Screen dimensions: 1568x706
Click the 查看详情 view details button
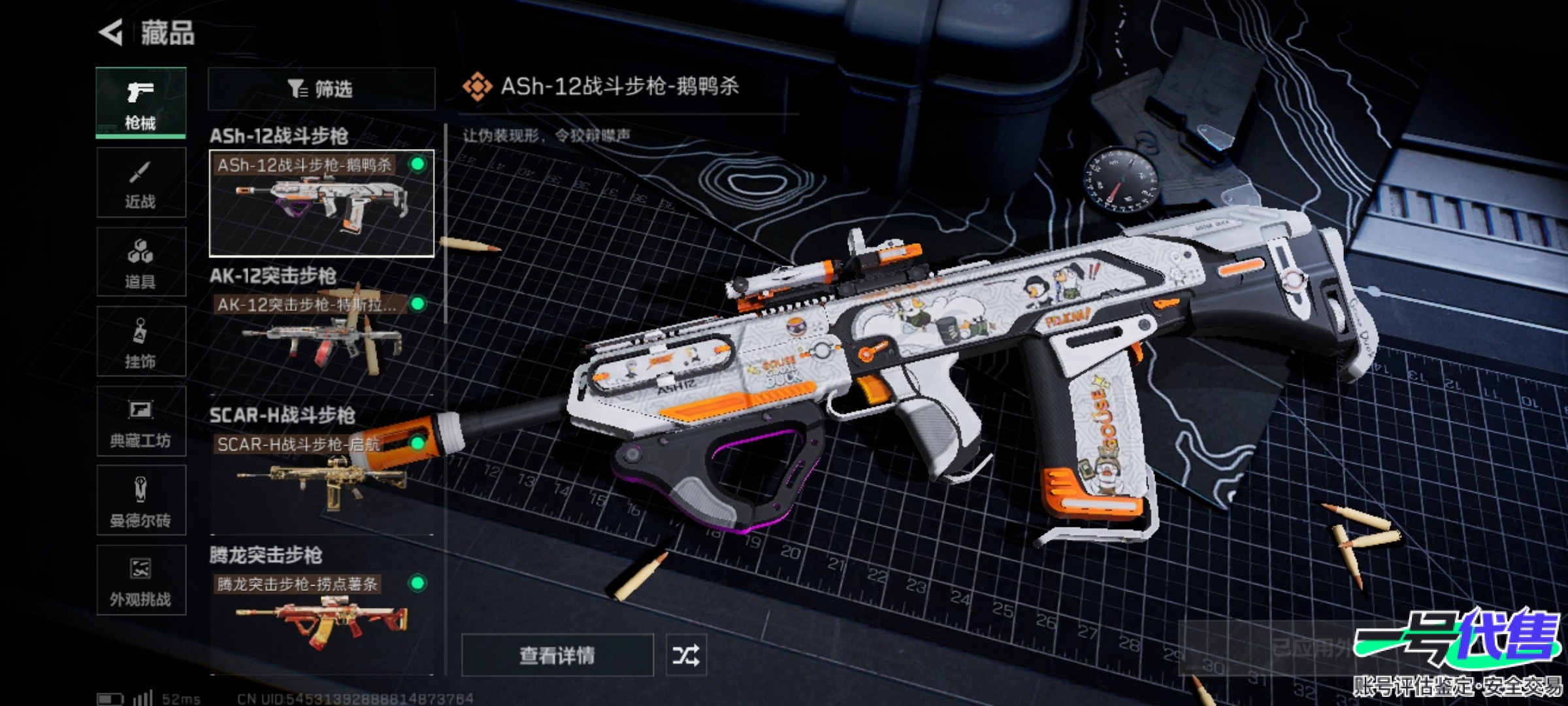[x=557, y=655]
